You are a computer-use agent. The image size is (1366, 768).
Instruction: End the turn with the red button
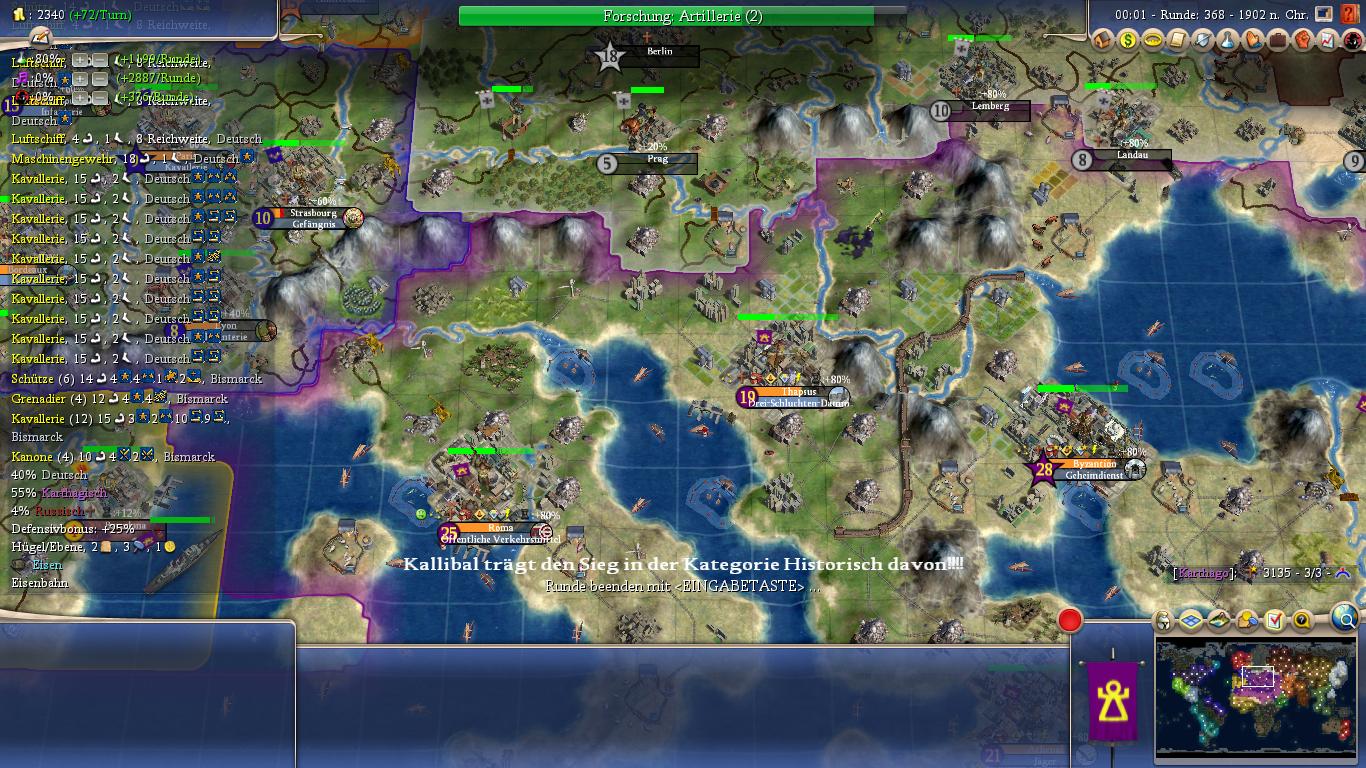(1070, 621)
